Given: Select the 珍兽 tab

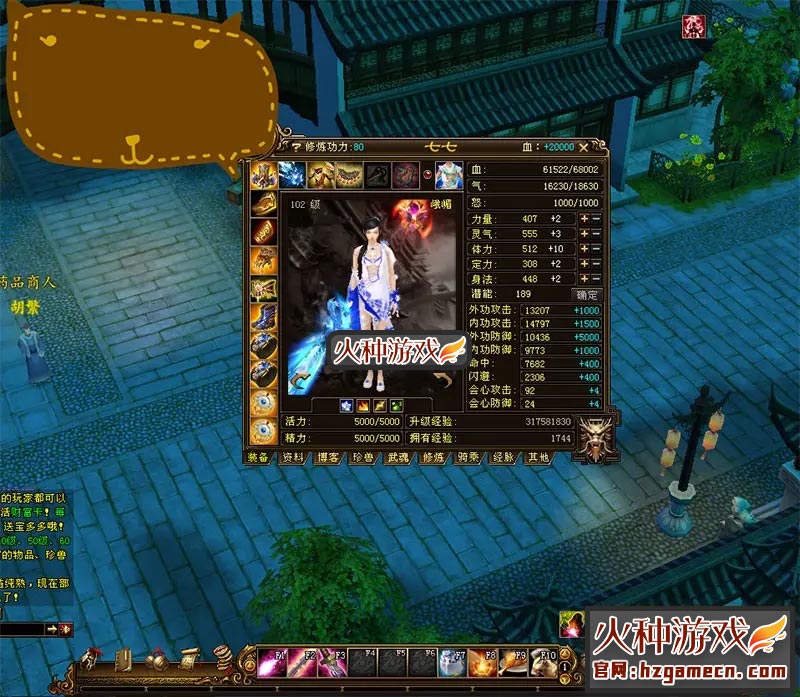Looking at the screenshot, I should 361,457.
